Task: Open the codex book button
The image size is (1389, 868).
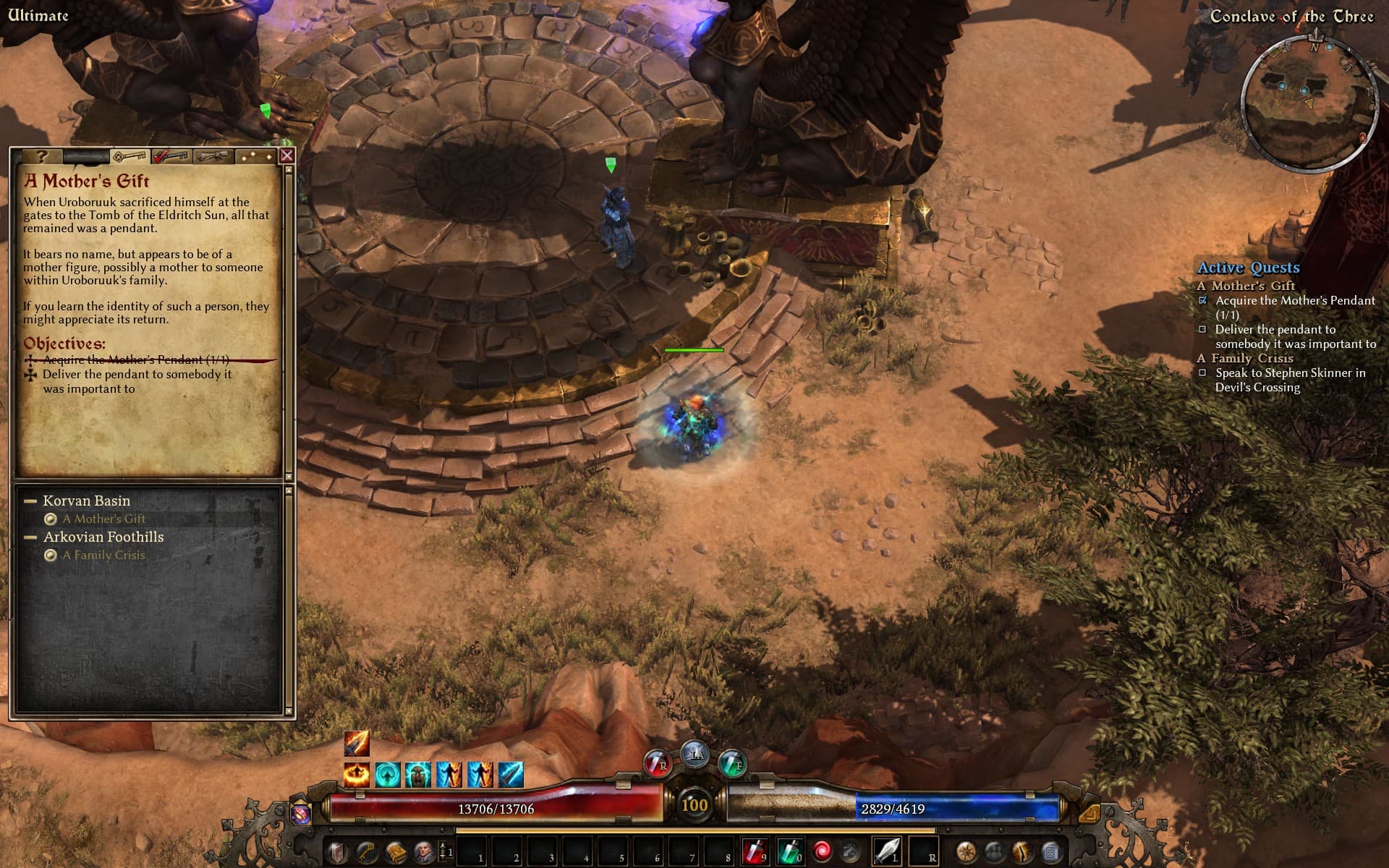Action: click(x=396, y=851)
